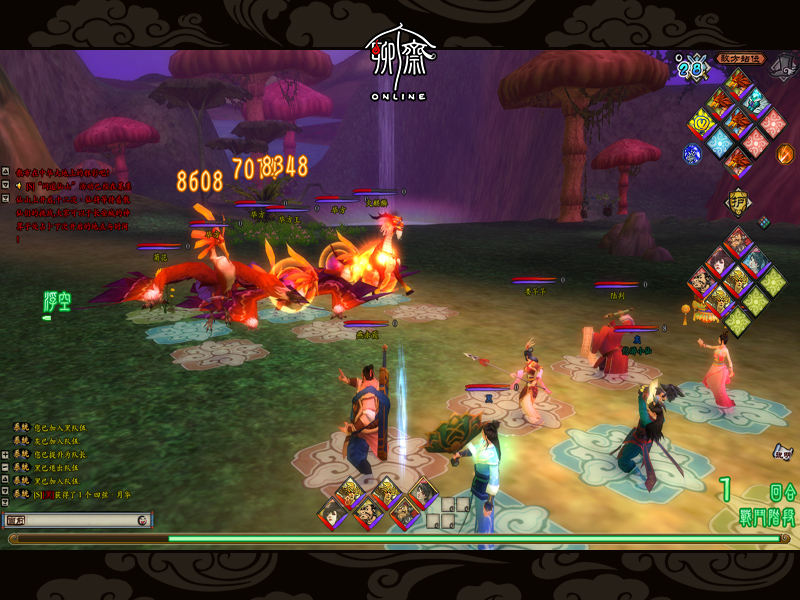Expand chat window with plus button
This screenshot has width=800, height=600.
point(6,453)
